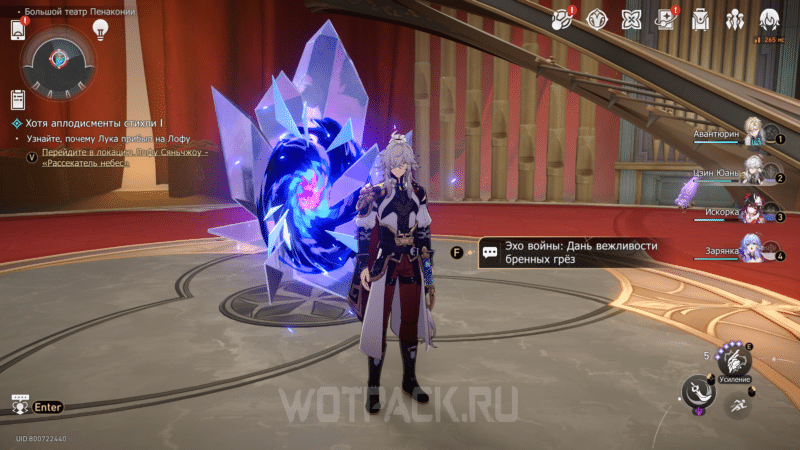The image size is (800, 450).
Task: Select the quest tracker title «Хотя аплодисменты стихли I»
Action: tap(89, 122)
